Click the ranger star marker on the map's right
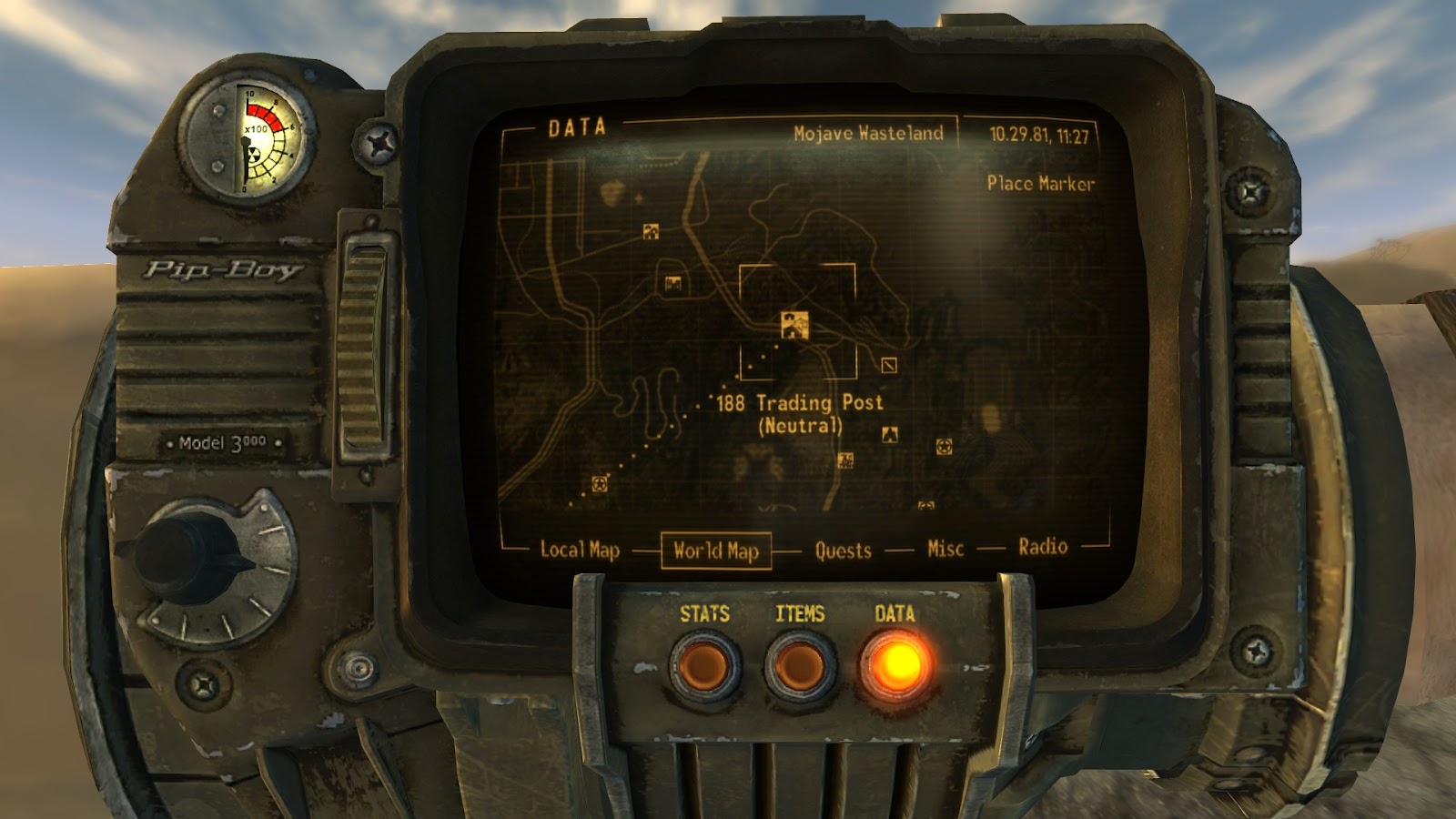 (943, 448)
